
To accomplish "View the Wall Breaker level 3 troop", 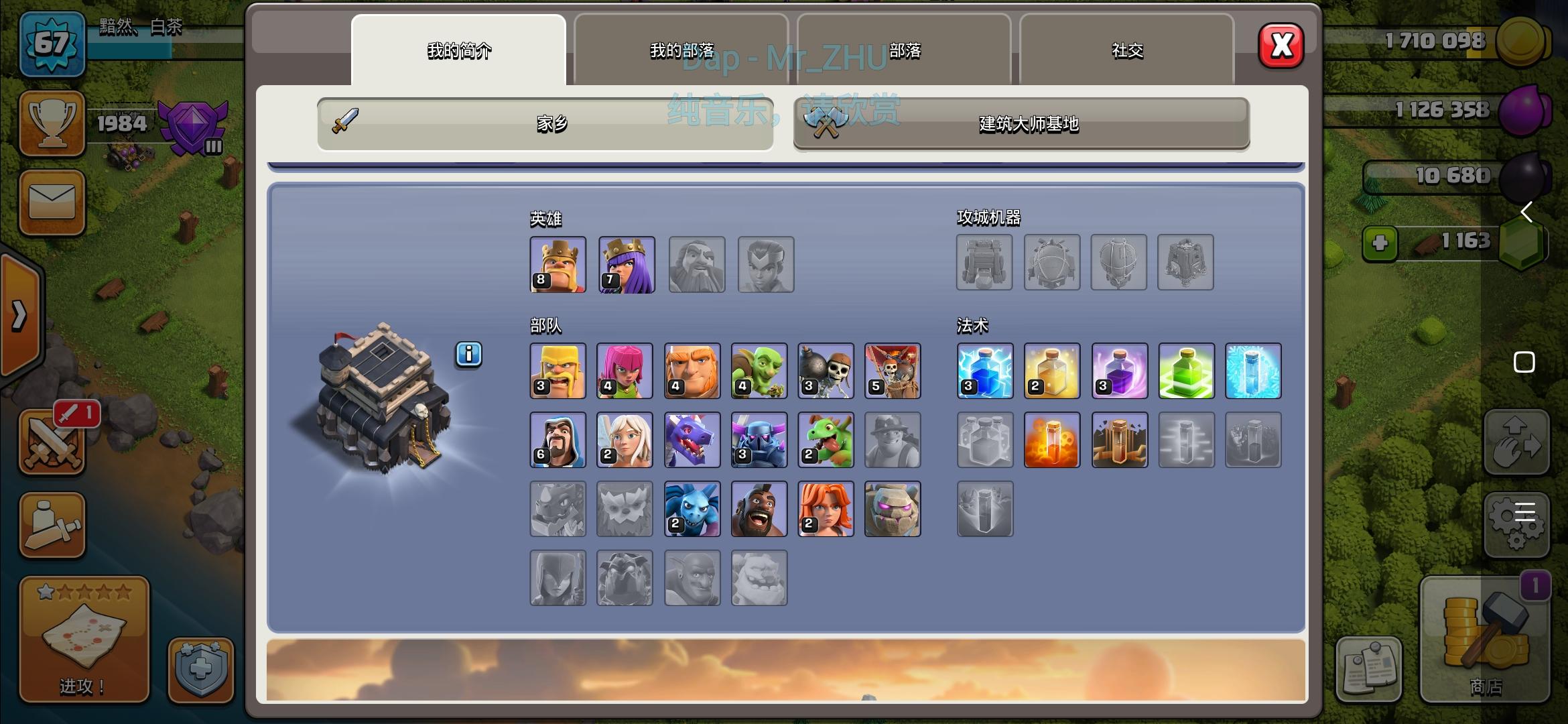I will pos(826,371).
